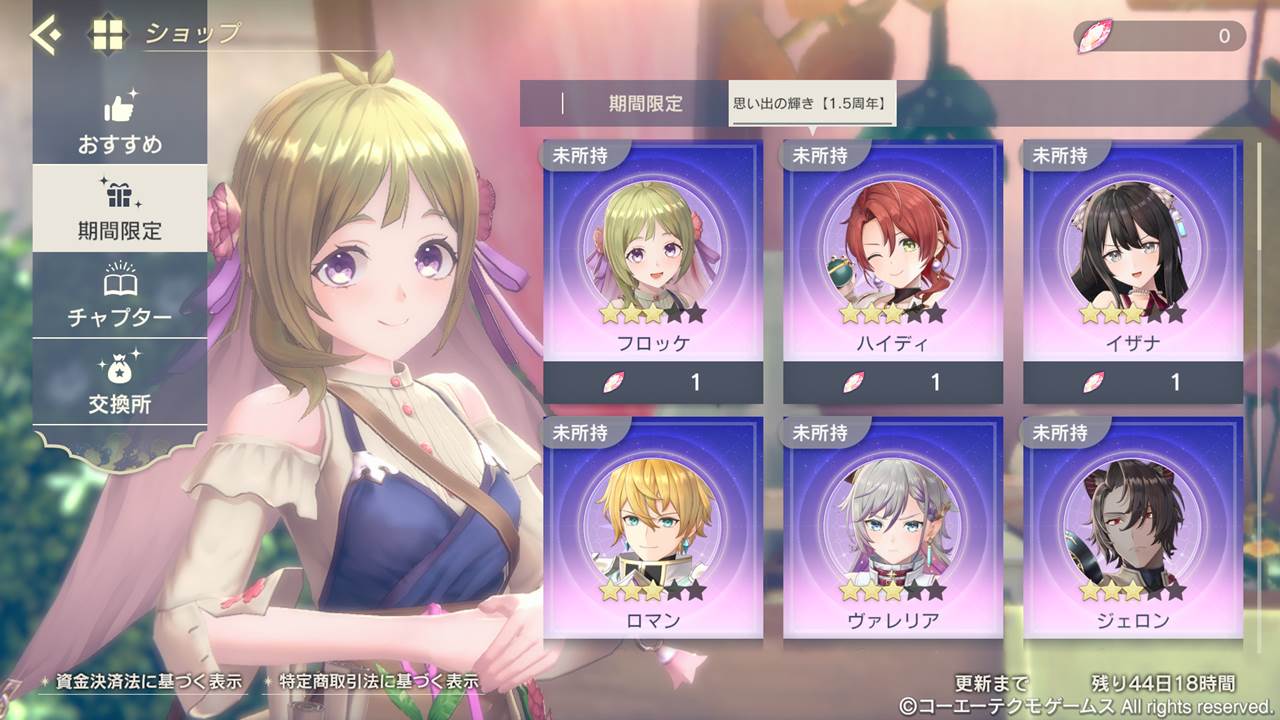This screenshot has height=720, width=1280.
Task: Pick the ジェロン character card
Action: point(1133,527)
